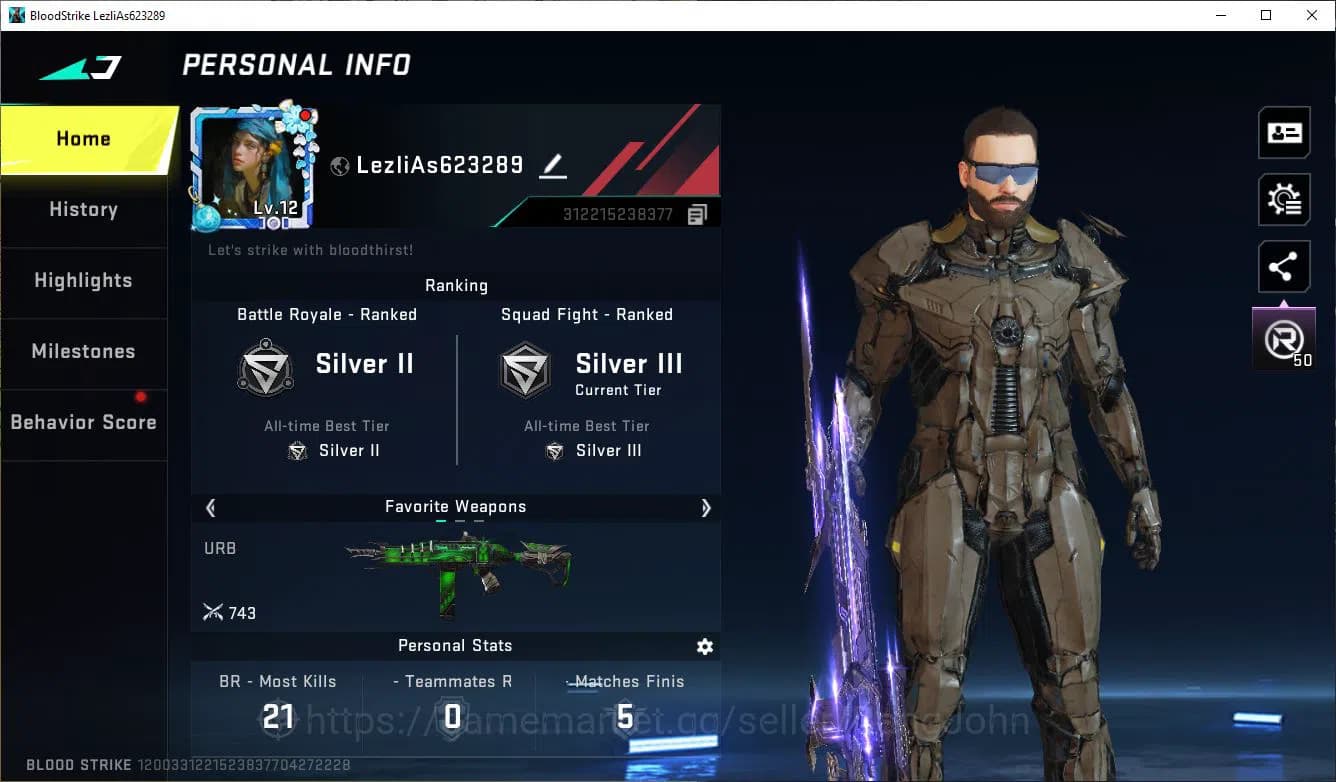The image size is (1336, 782).
Task: Open the R recharge icon showing 50
Action: (x=1284, y=337)
